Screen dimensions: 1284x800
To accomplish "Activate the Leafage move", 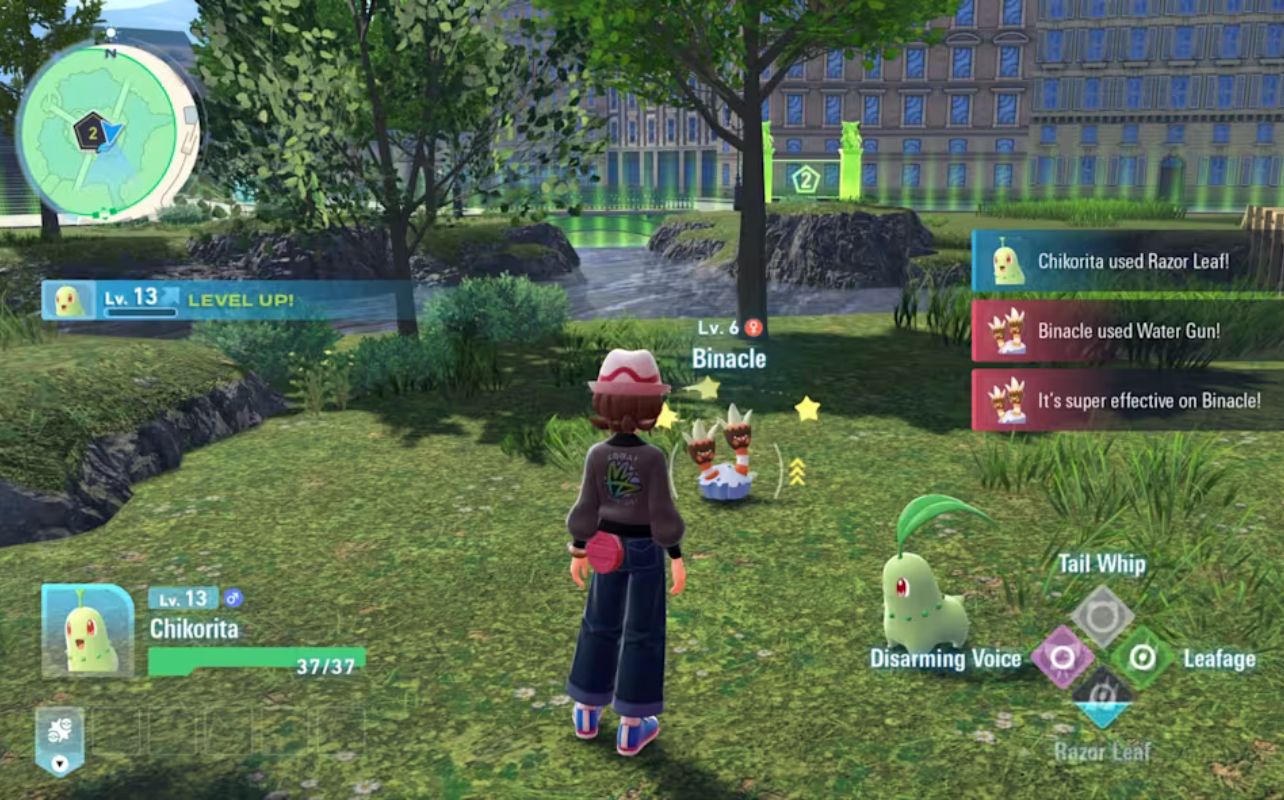I will tap(1142, 657).
